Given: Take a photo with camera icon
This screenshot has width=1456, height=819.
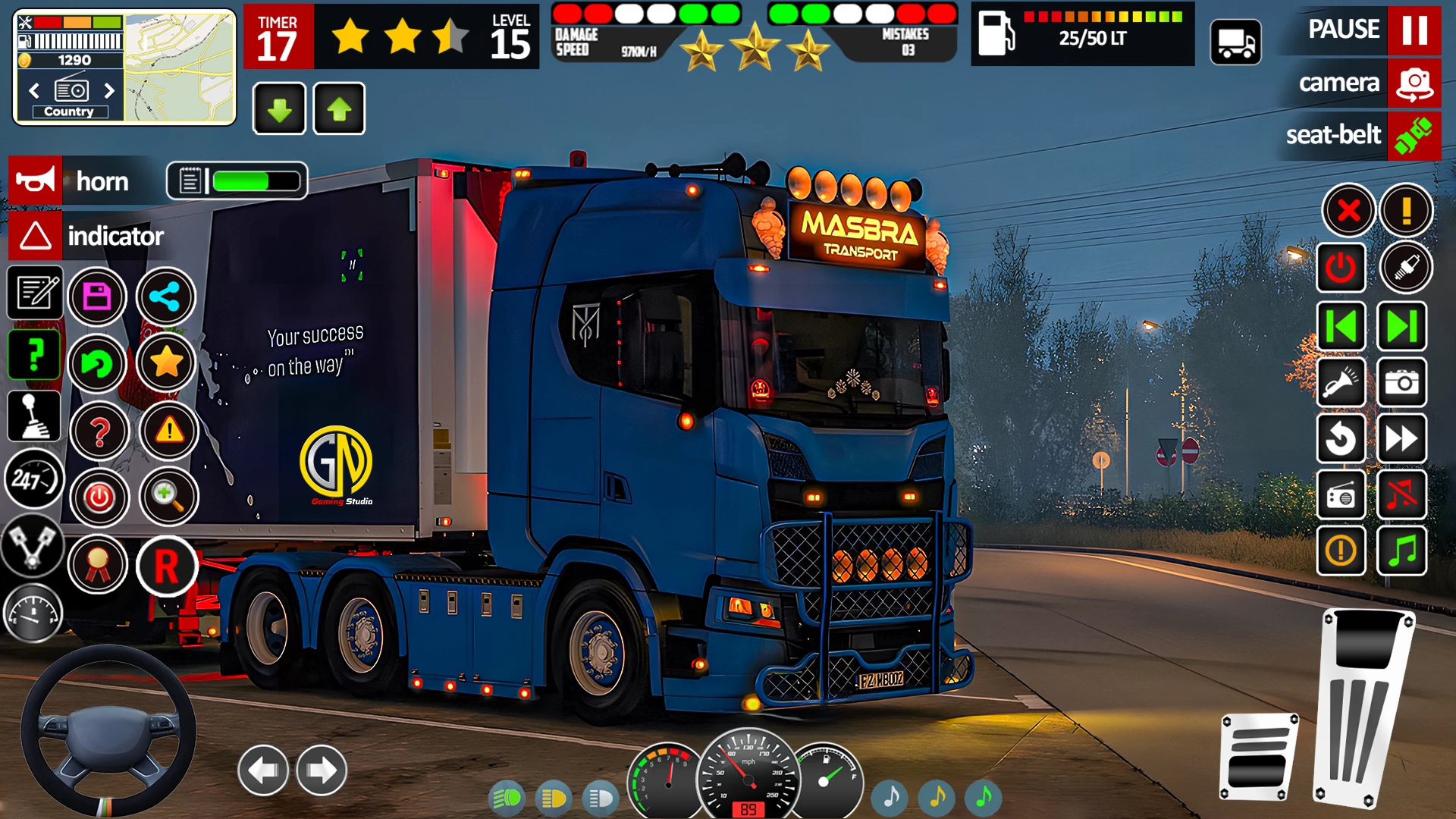Looking at the screenshot, I should coord(1402,382).
